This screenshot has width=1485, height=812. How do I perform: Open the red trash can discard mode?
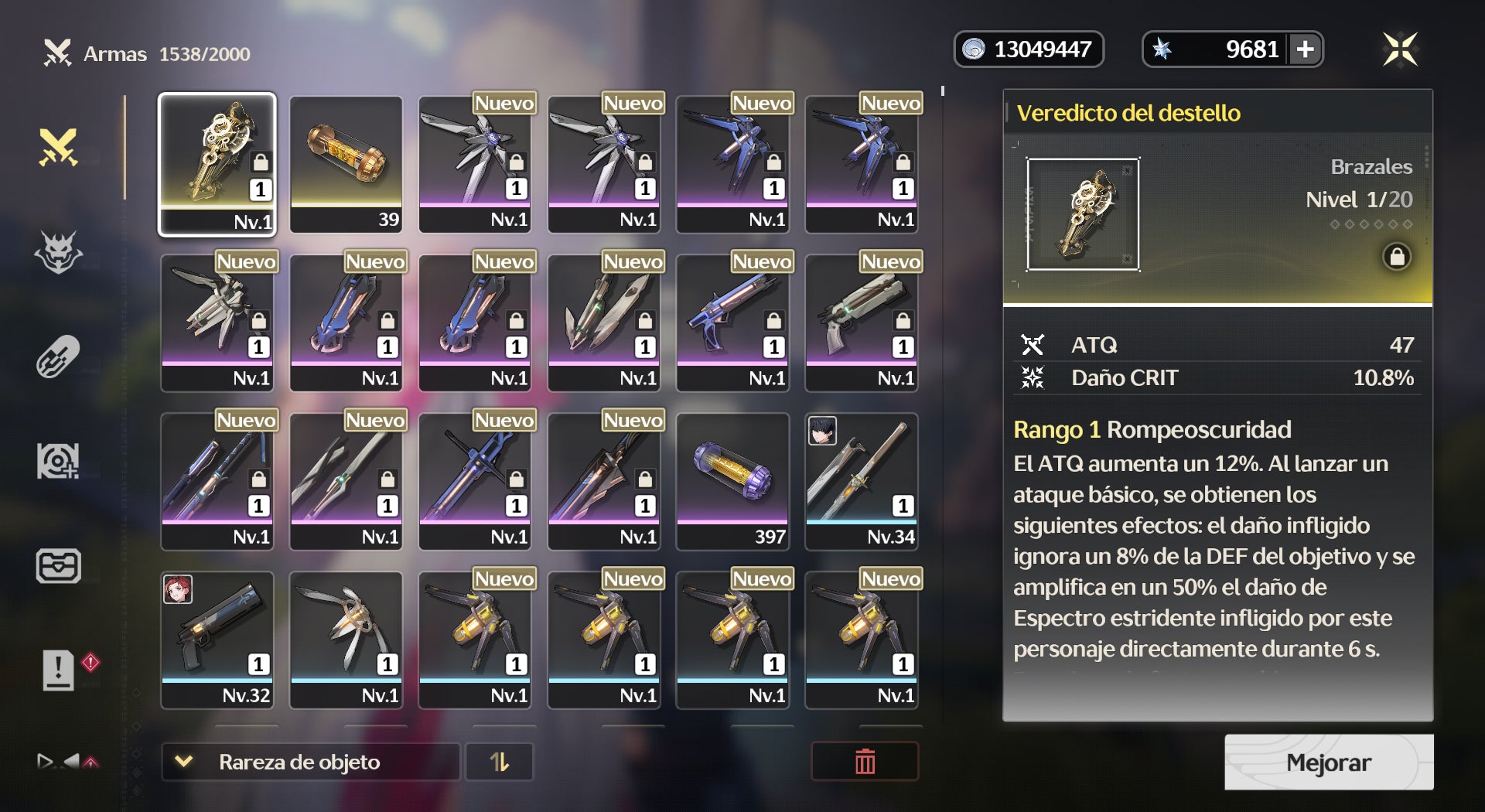[x=865, y=763]
